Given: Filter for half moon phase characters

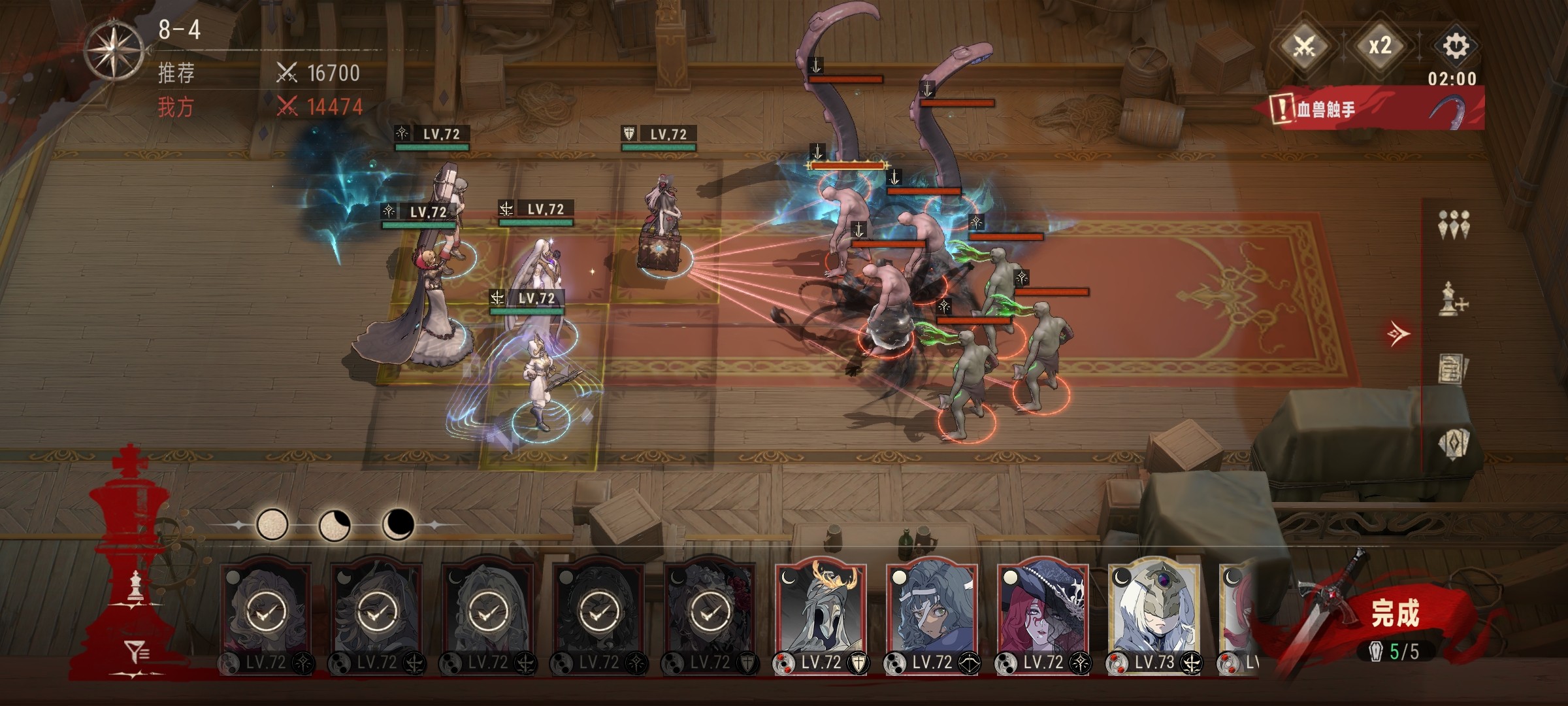Looking at the screenshot, I should pyautogui.click(x=334, y=524).
